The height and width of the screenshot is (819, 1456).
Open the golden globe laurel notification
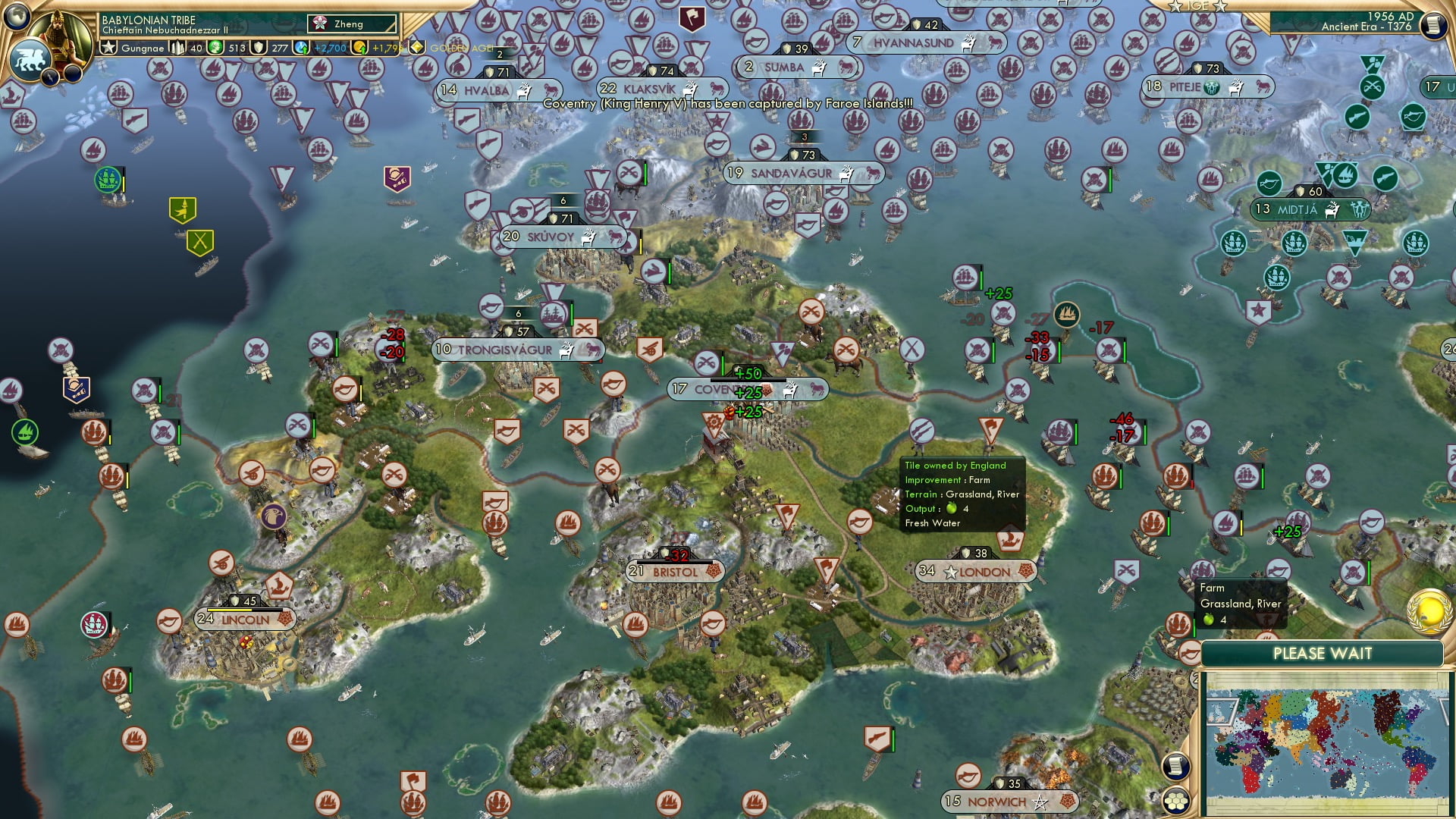tap(1429, 612)
